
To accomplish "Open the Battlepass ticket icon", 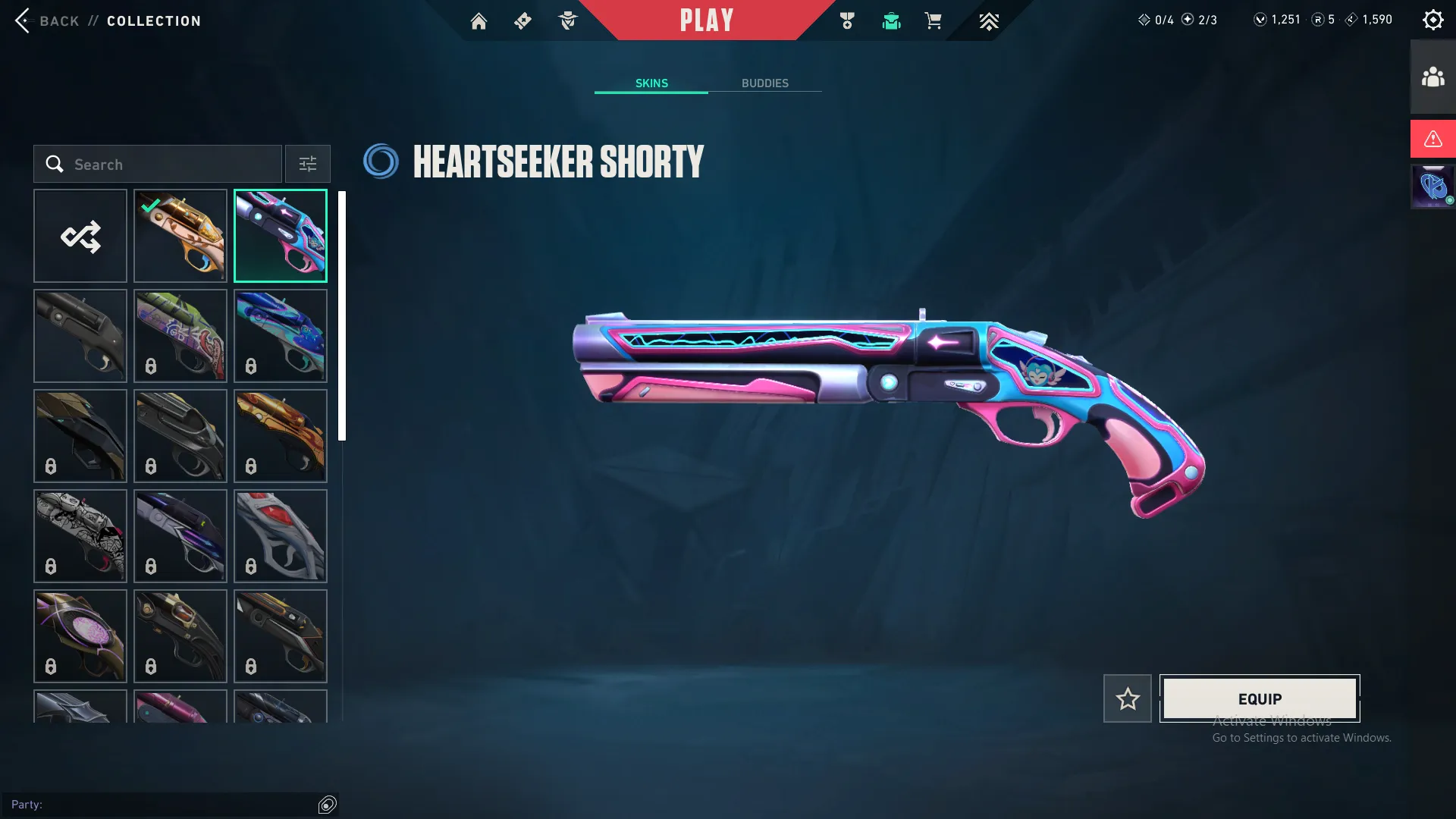I will (522, 20).
